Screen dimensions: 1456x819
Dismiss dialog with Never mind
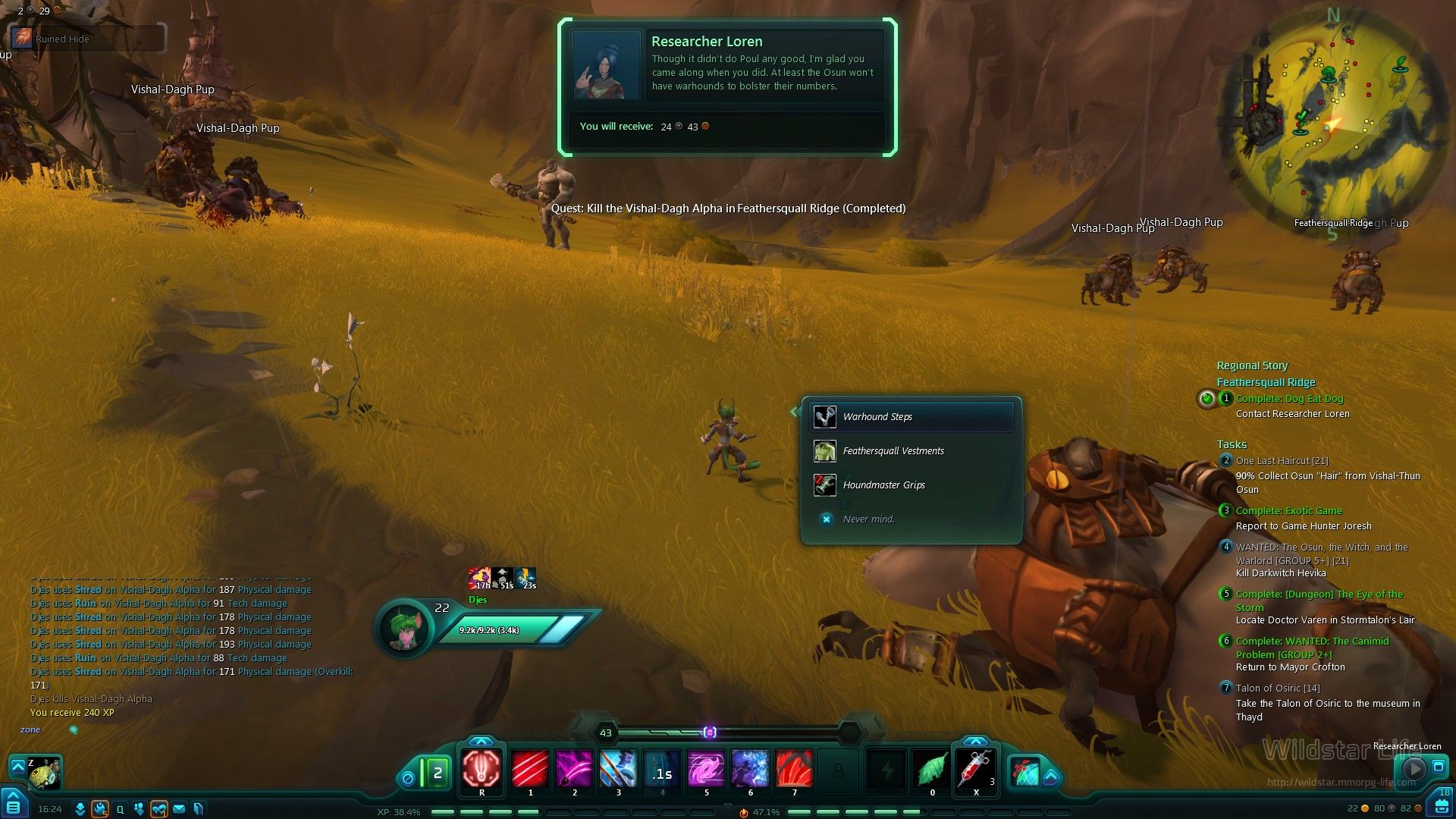point(868,519)
